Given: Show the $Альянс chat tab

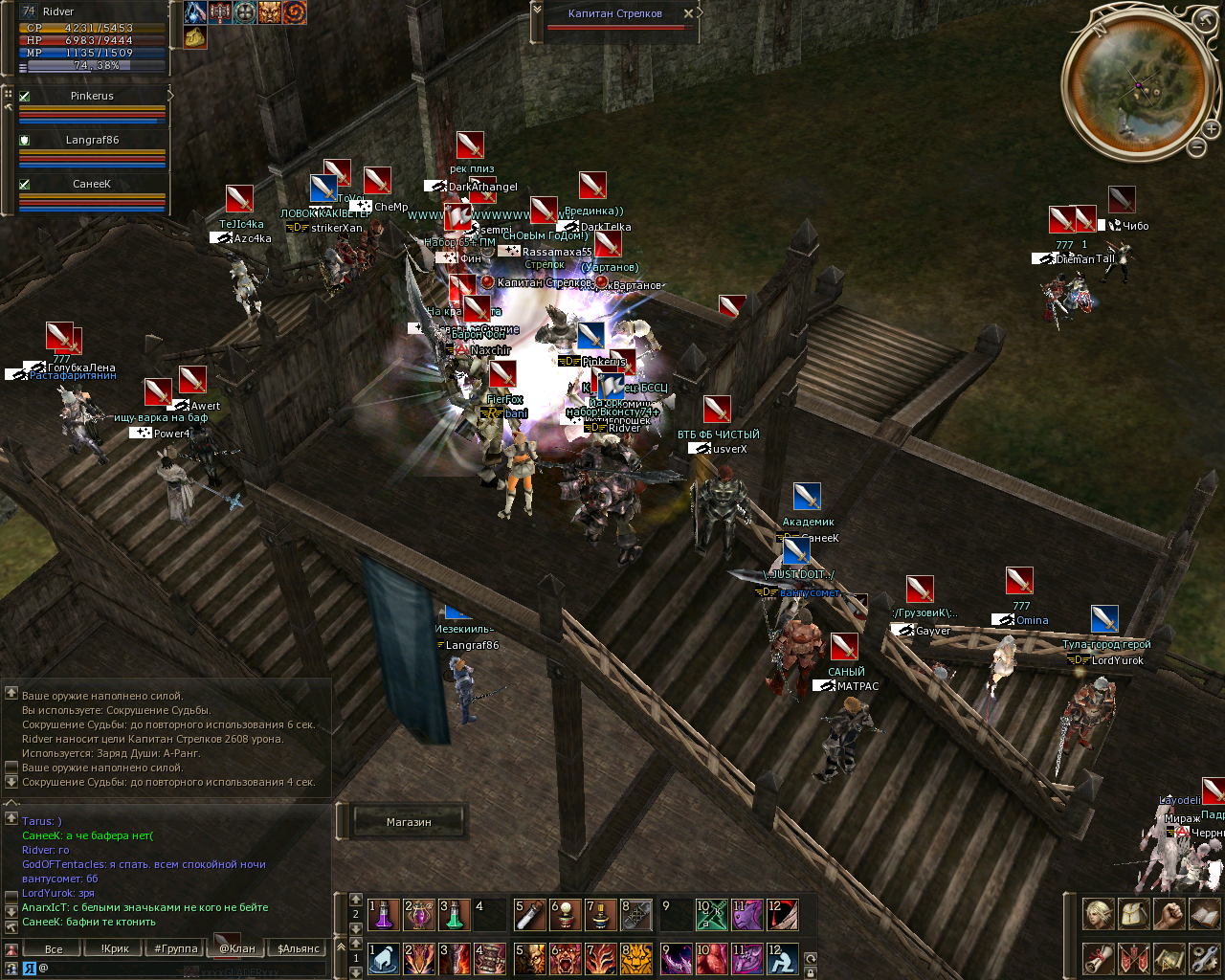Looking at the screenshot, I should tap(299, 949).
